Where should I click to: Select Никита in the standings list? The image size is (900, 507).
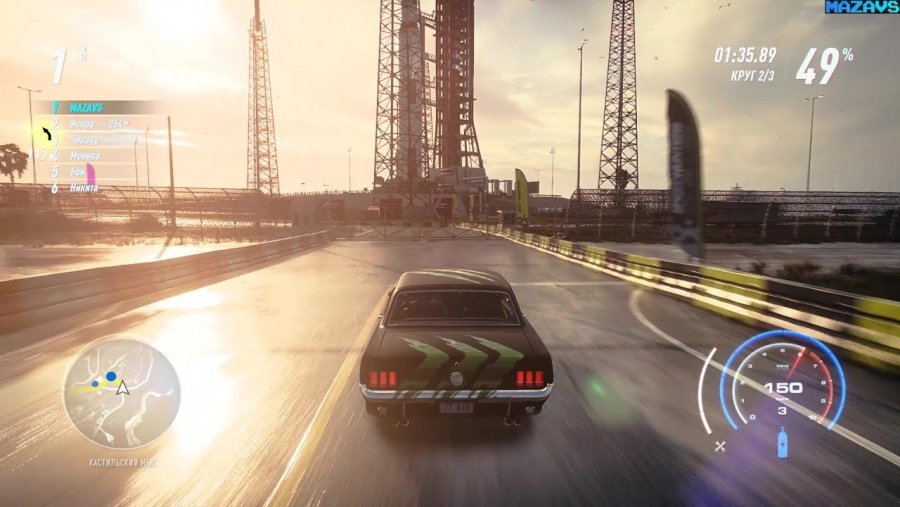click(x=83, y=187)
